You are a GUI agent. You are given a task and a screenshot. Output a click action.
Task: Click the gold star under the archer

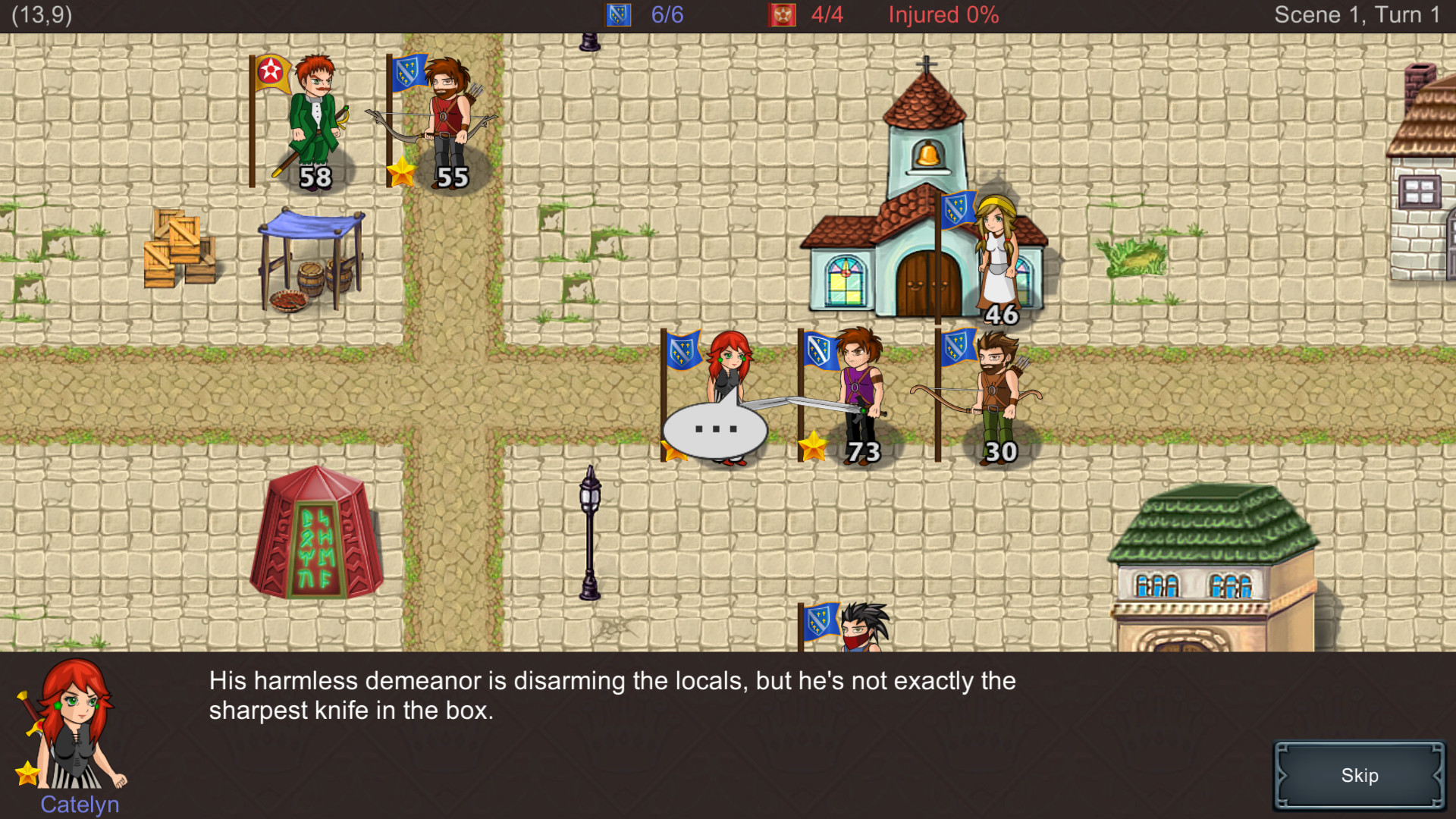(x=402, y=173)
